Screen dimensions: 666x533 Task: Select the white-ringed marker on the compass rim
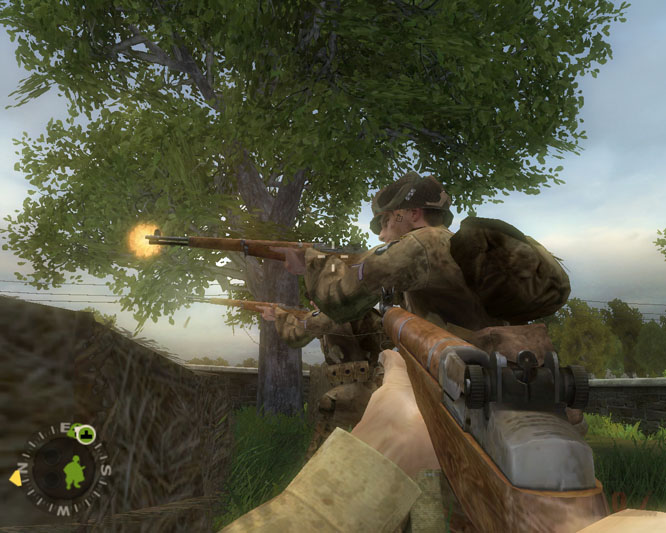pos(86,434)
